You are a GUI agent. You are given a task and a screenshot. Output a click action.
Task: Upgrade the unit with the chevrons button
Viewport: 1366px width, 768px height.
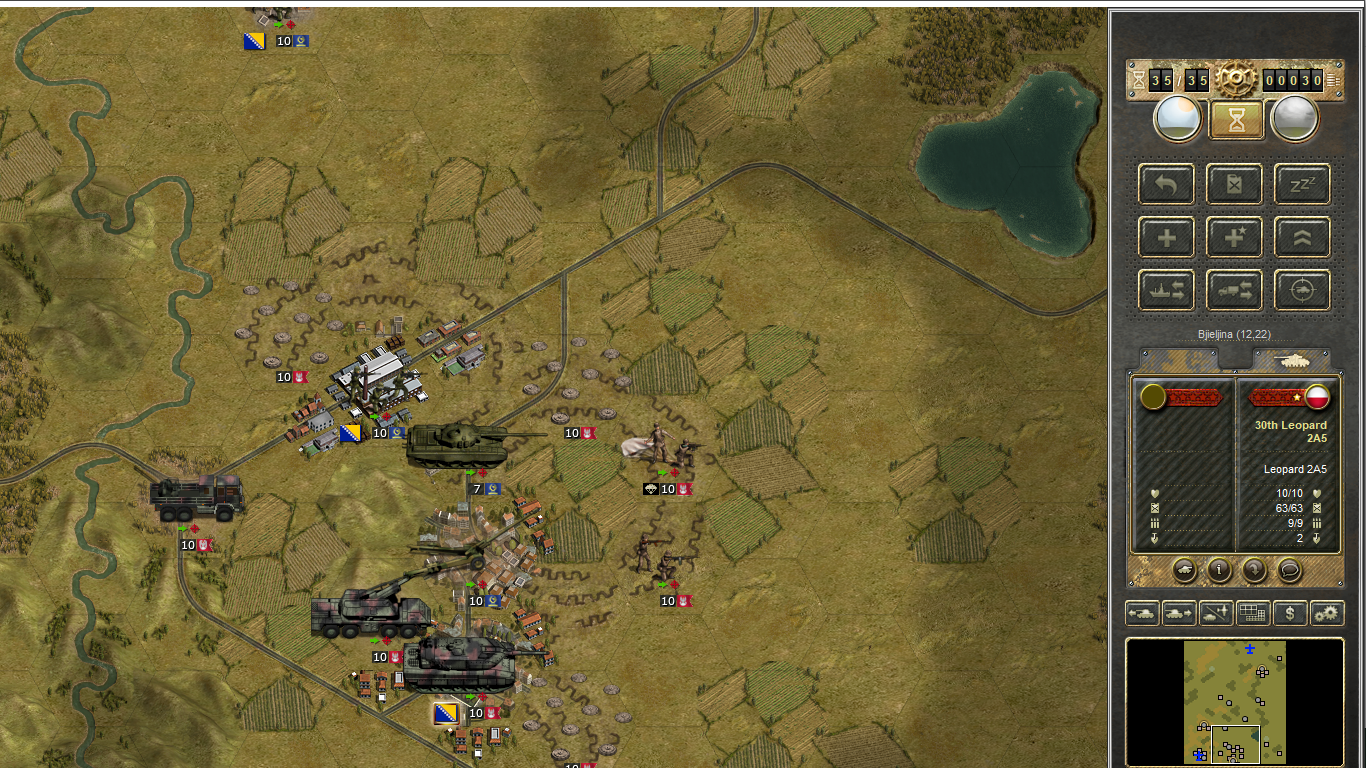1302,238
